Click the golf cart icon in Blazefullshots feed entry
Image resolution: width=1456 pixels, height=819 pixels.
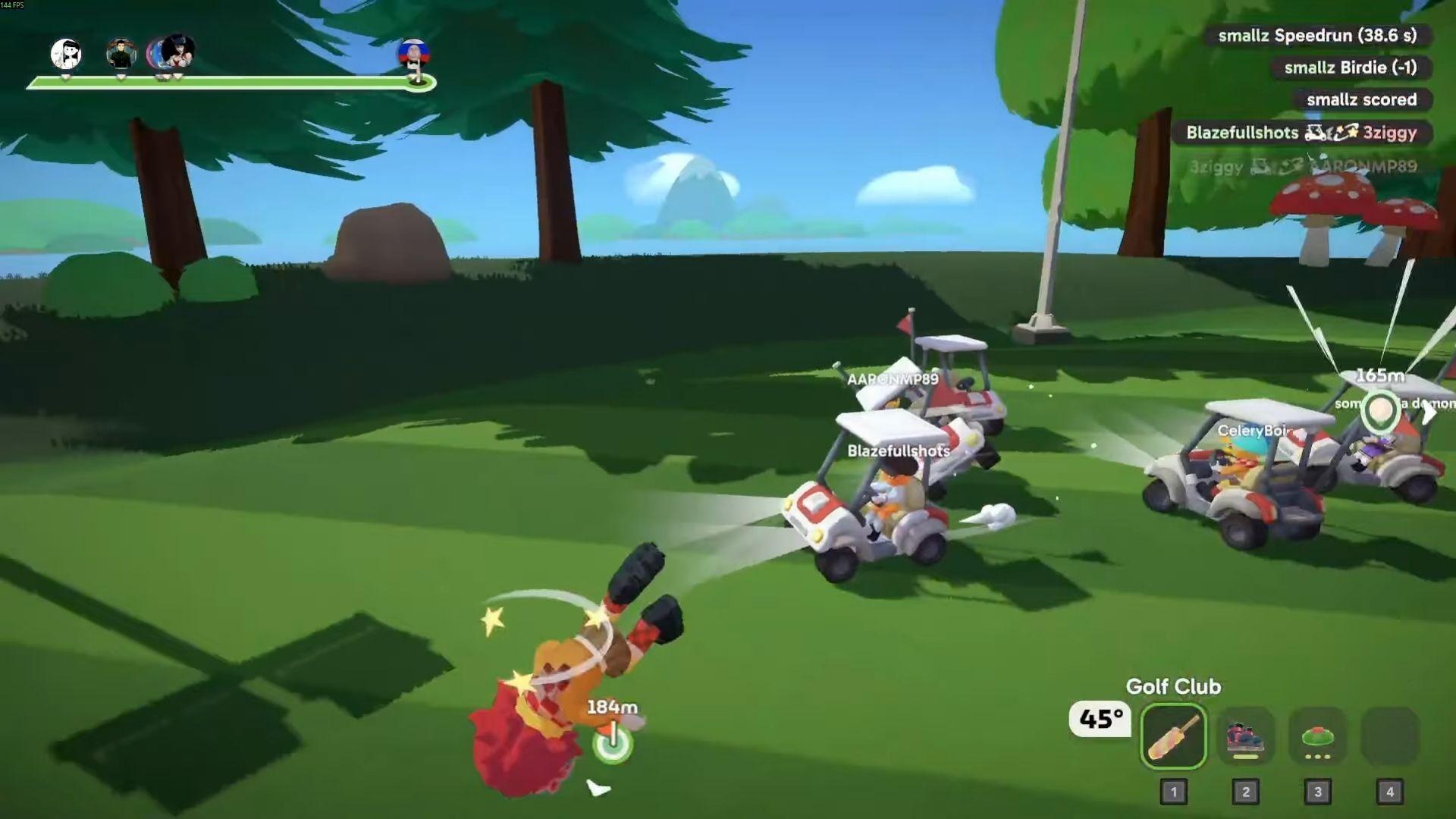1315,133
